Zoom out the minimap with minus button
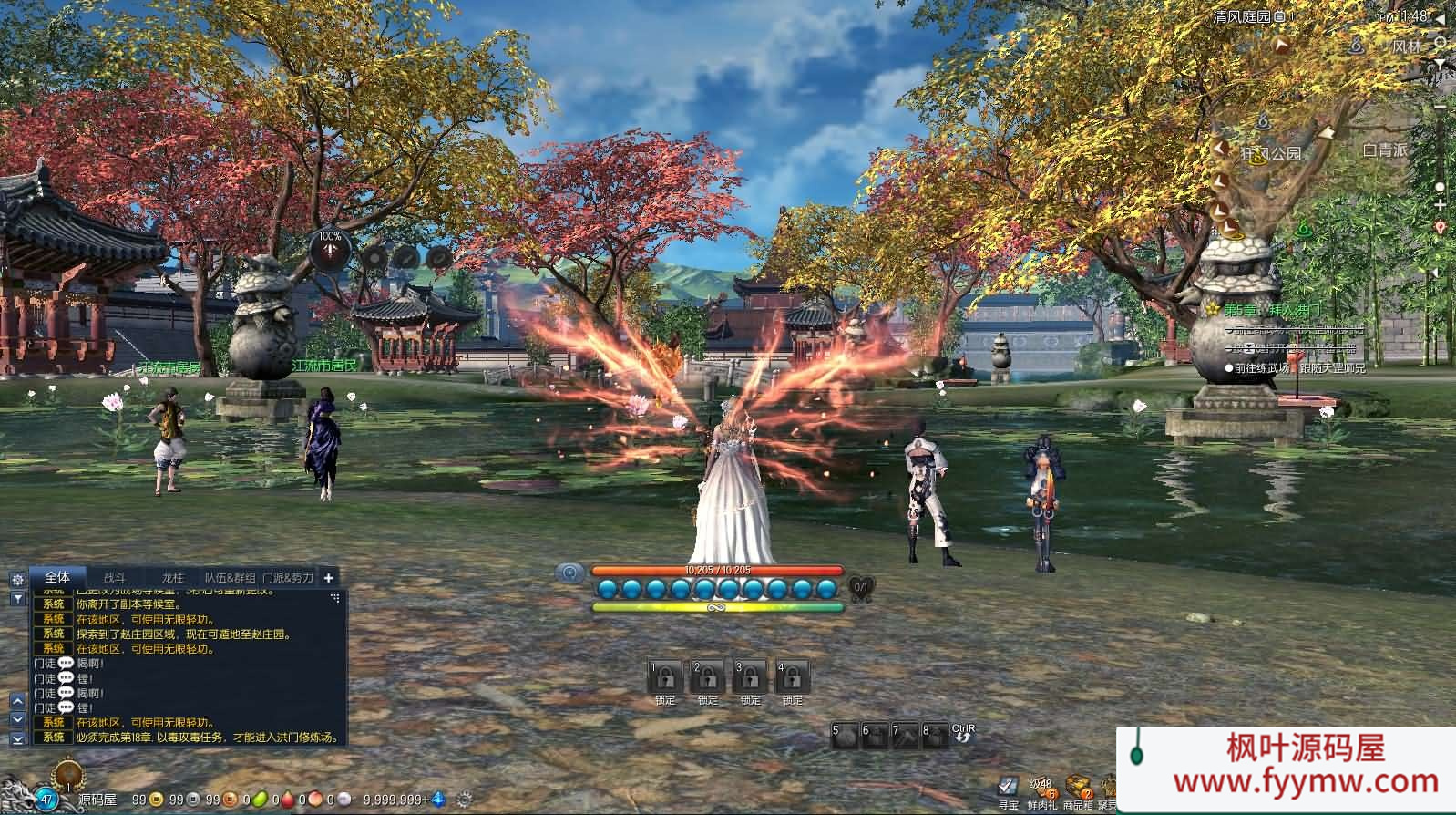 [x=1440, y=107]
